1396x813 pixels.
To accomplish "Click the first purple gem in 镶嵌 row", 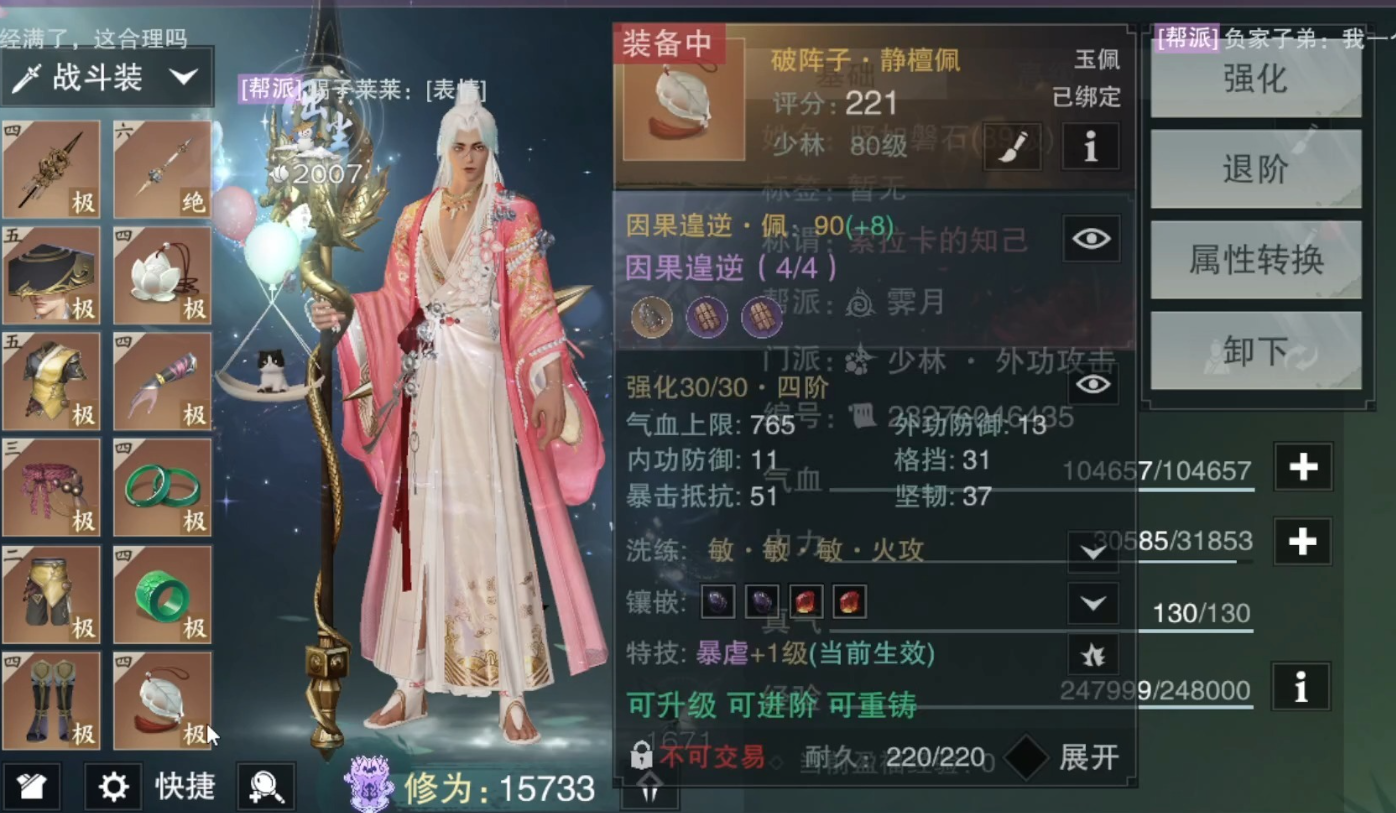I will pos(717,602).
